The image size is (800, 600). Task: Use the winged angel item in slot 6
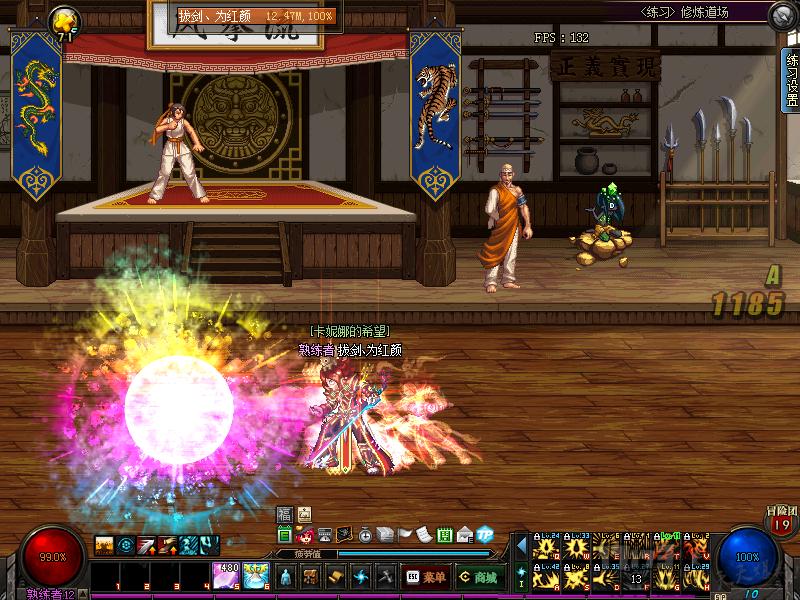[255, 576]
